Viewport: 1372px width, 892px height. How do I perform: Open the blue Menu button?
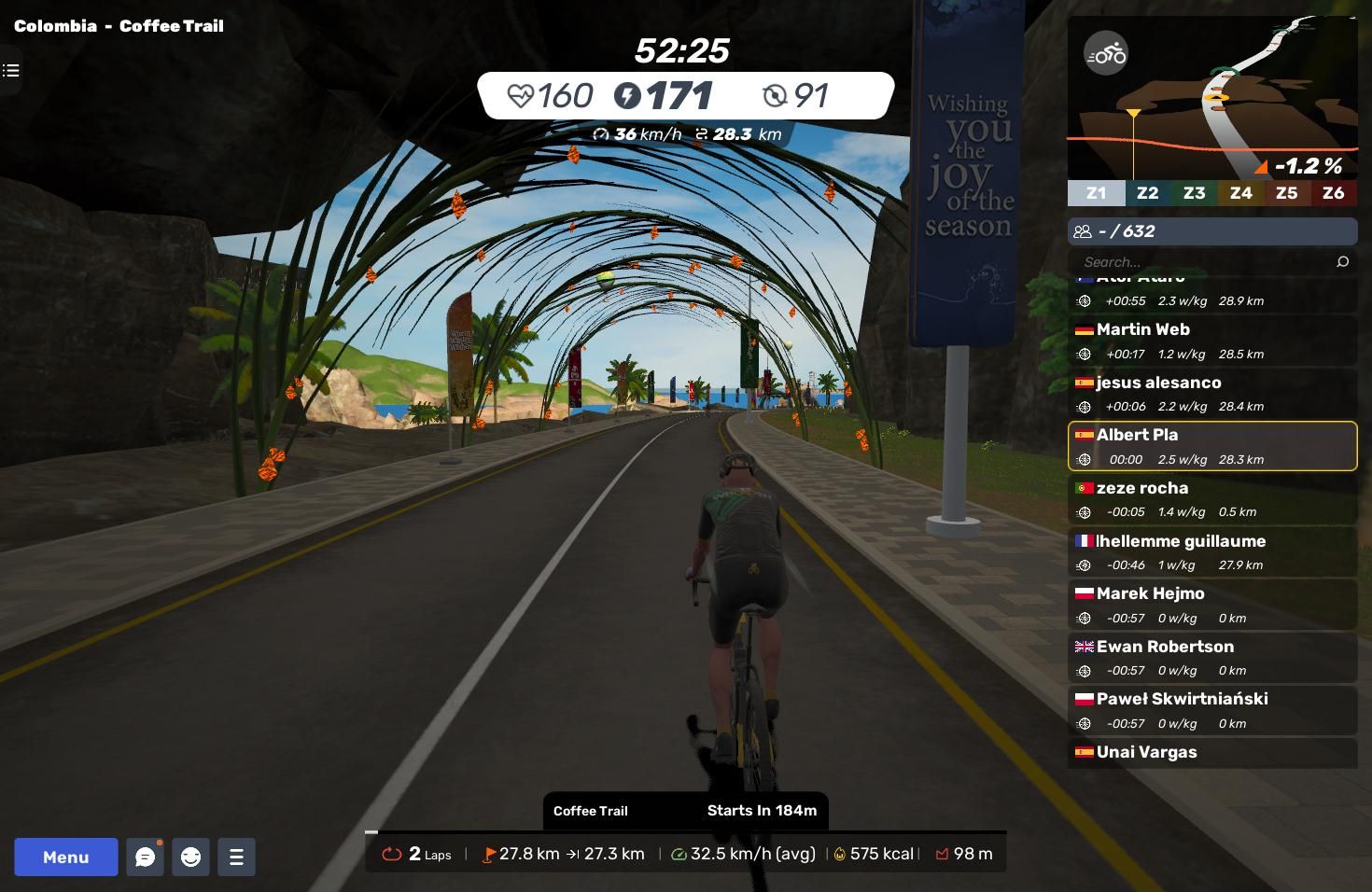pos(65,857)
